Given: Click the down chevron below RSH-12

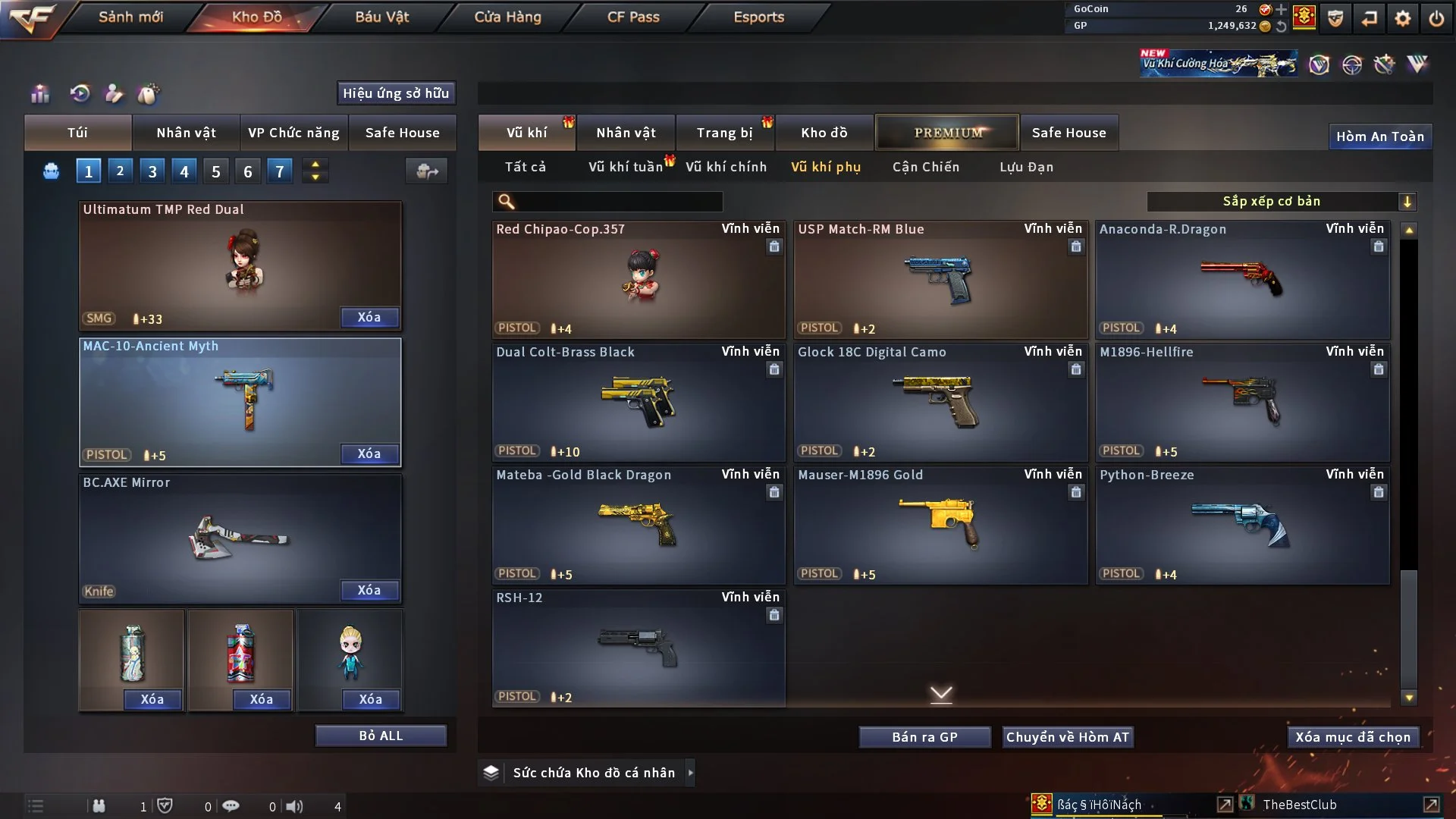Looking at the screenshot, I should tap(942, 694).
